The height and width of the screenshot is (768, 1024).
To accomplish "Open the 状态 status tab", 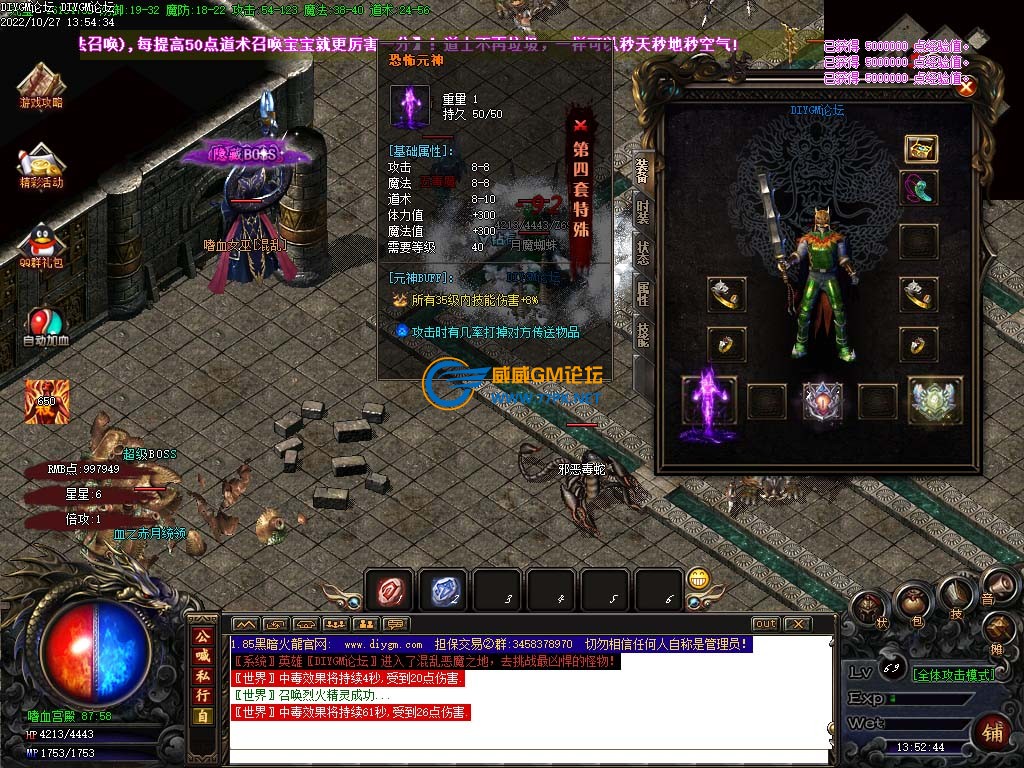I will 643,253.
